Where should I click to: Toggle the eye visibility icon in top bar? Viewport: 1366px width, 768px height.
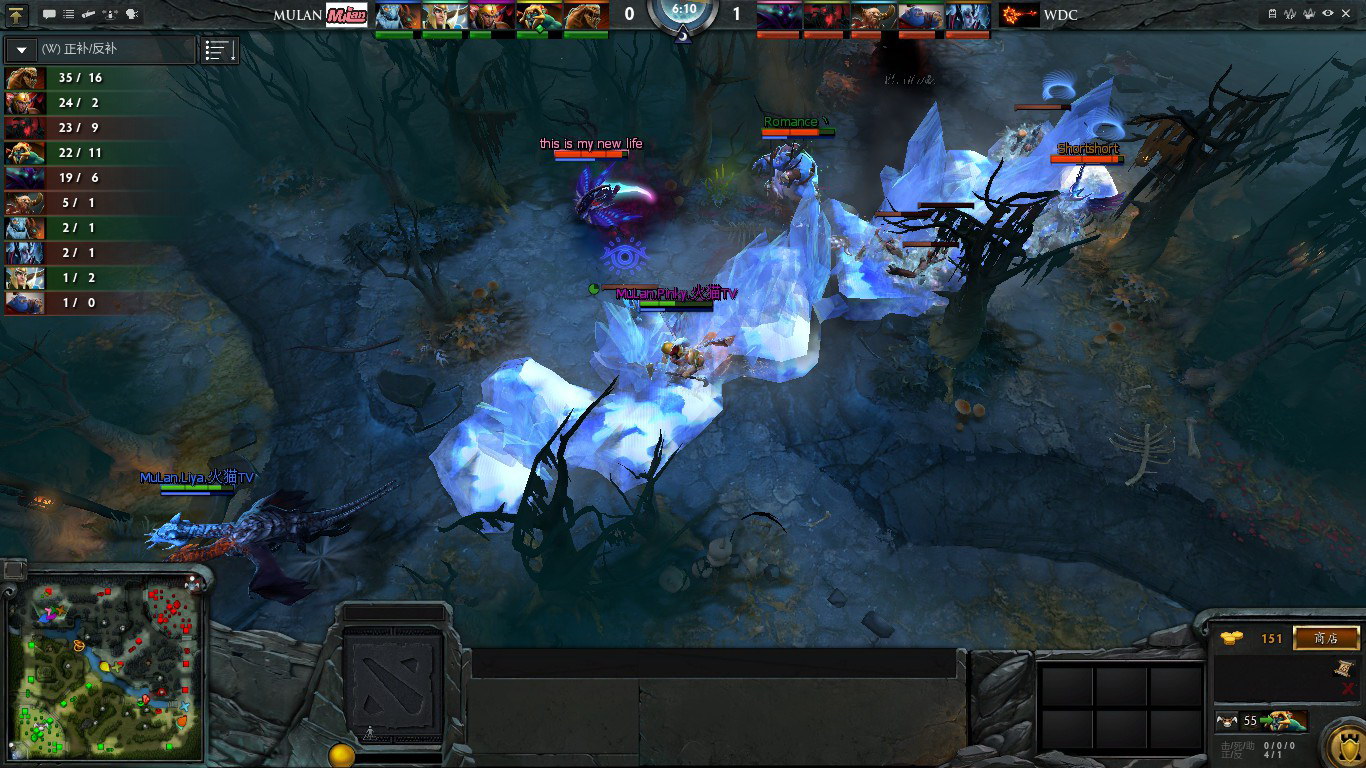click(1328, 14)
